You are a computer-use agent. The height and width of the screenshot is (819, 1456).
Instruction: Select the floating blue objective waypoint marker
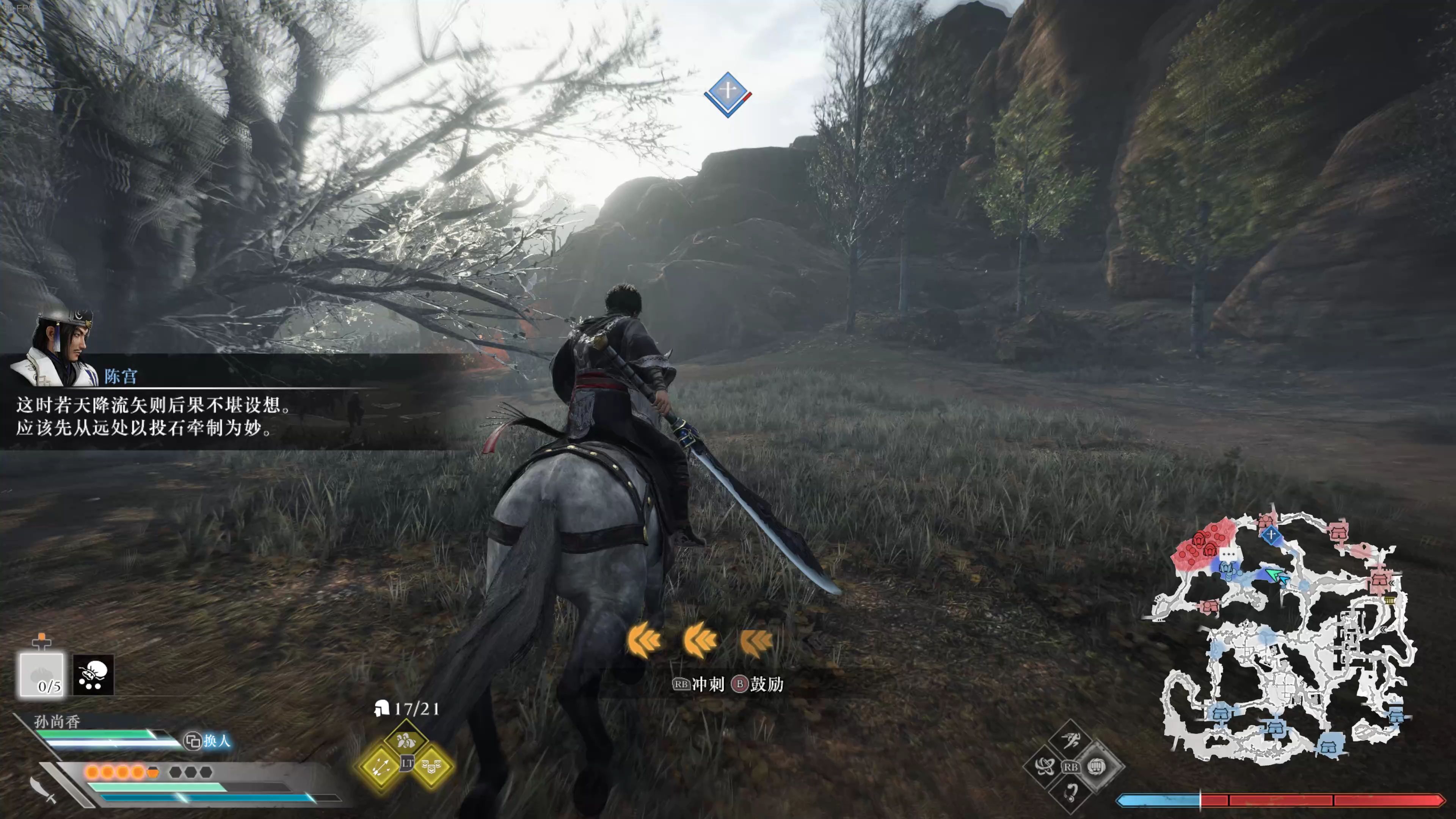pyautogui.click(x=728, y=94)
